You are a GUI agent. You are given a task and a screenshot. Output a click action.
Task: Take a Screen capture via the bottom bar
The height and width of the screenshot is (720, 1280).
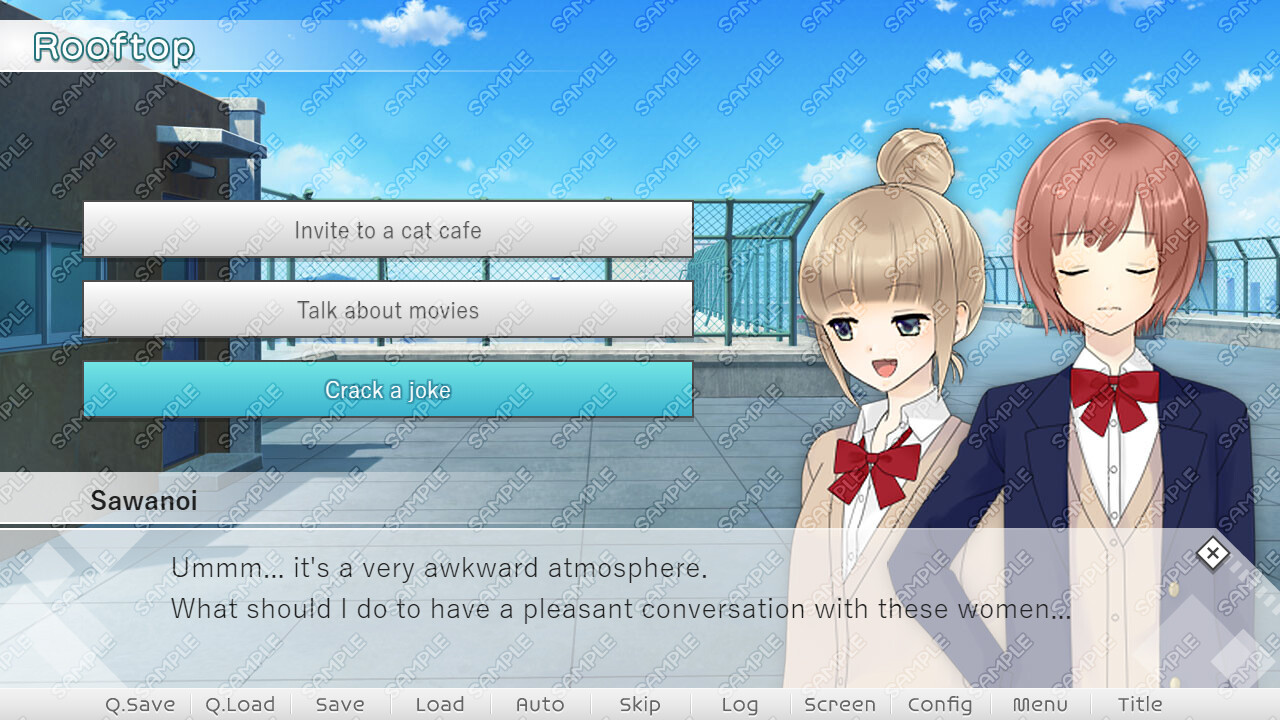(x=840, y=704)
